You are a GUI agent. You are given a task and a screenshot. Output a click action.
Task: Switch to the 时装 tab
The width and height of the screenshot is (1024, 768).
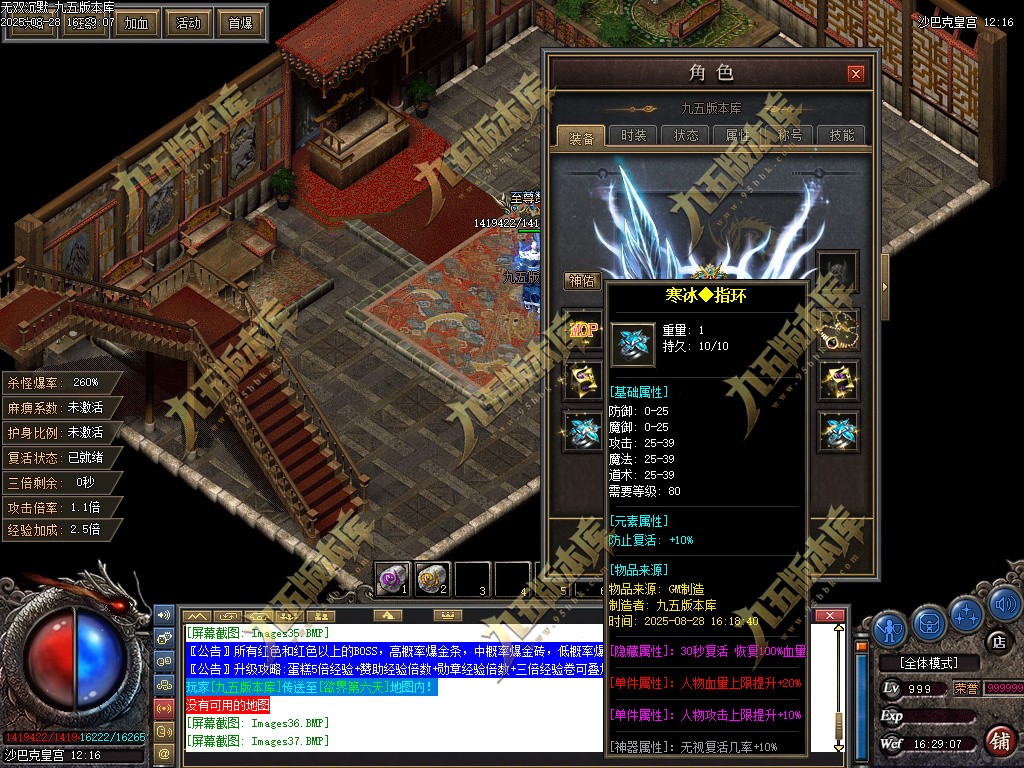tap(633, 136)
